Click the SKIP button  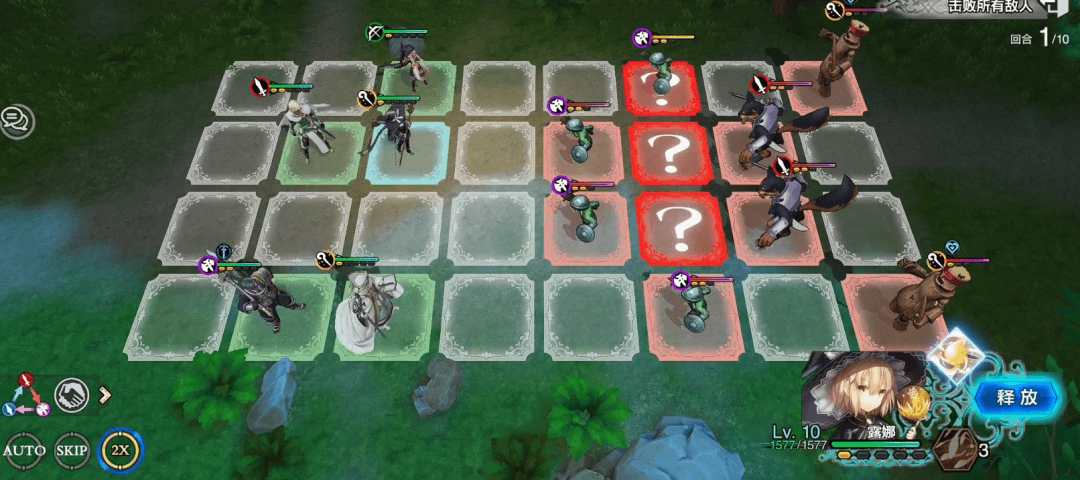tap(72, 450)
